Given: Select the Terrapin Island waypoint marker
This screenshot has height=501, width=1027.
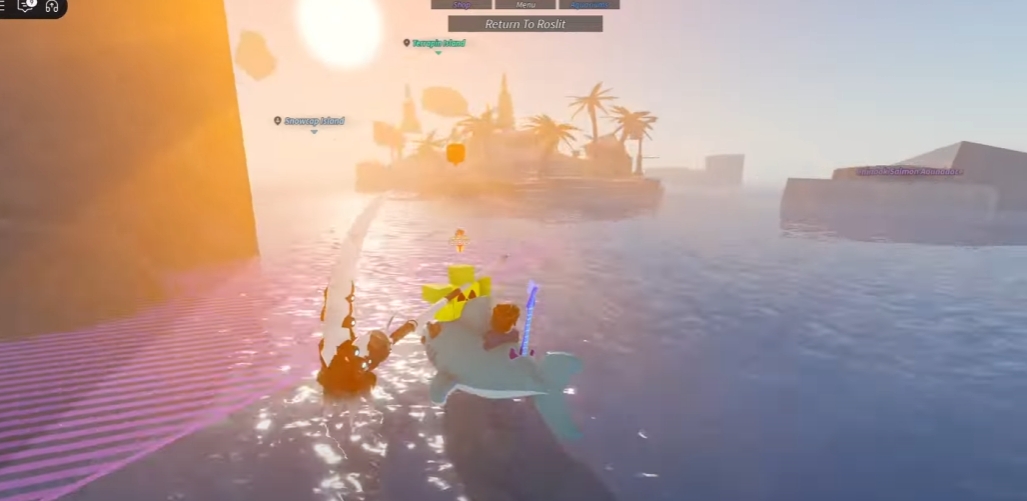Looking at the screenshot, I should 407,43.
